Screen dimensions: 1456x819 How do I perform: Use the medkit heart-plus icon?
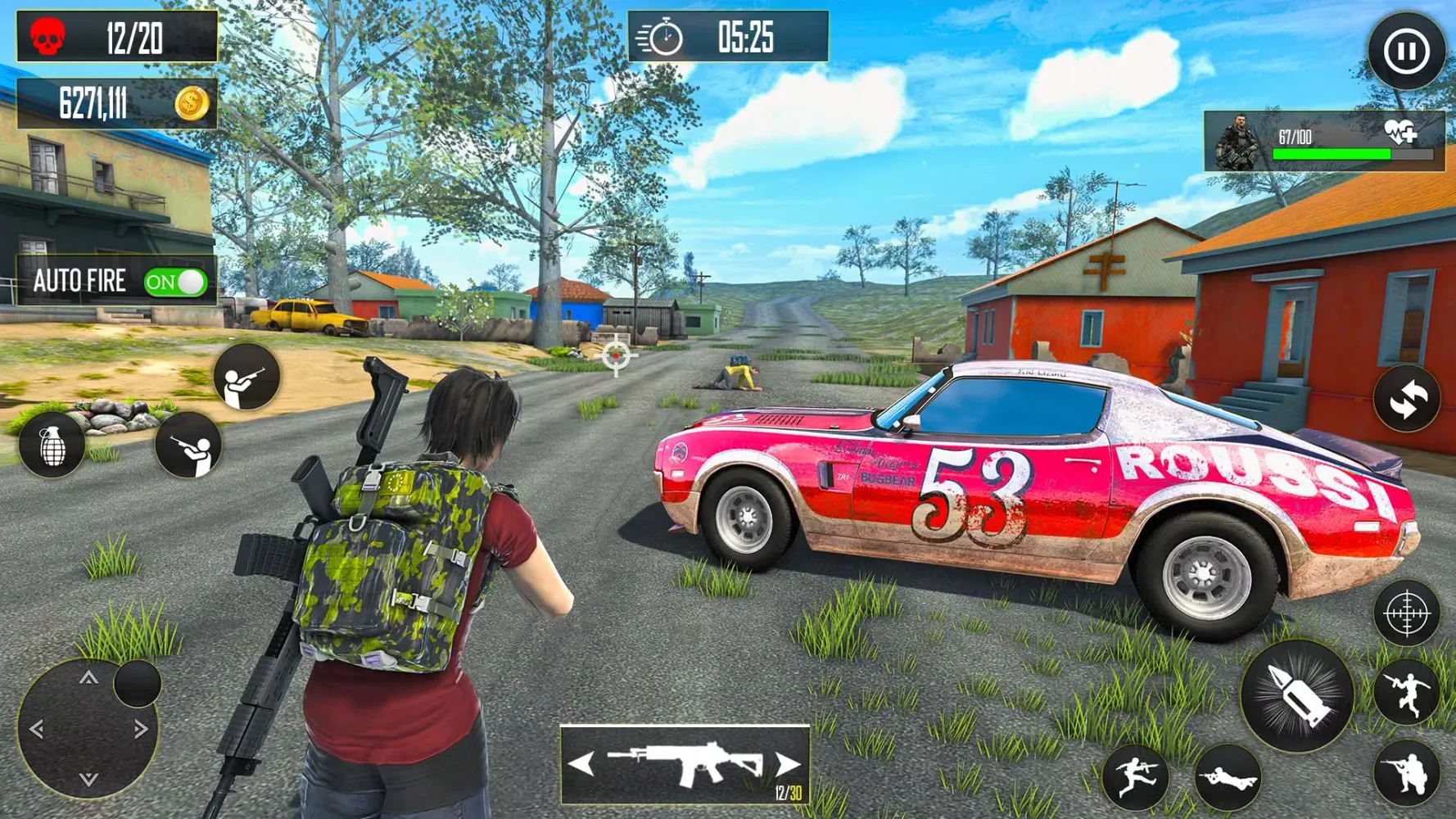point(1400,131)
